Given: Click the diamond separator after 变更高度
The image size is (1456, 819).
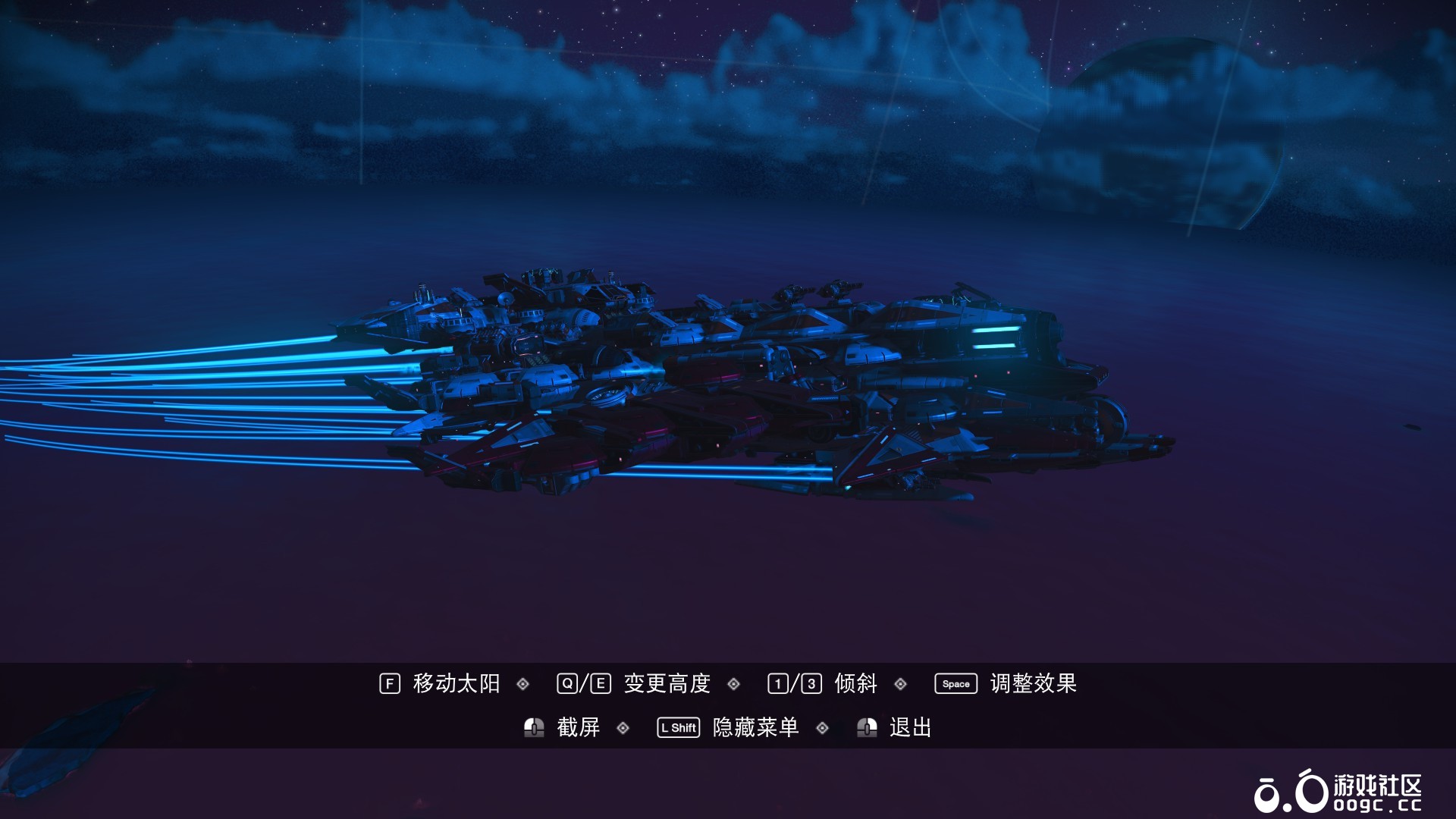Looking at the screenshot, I should pyautogui.click(x=733, y=682).
